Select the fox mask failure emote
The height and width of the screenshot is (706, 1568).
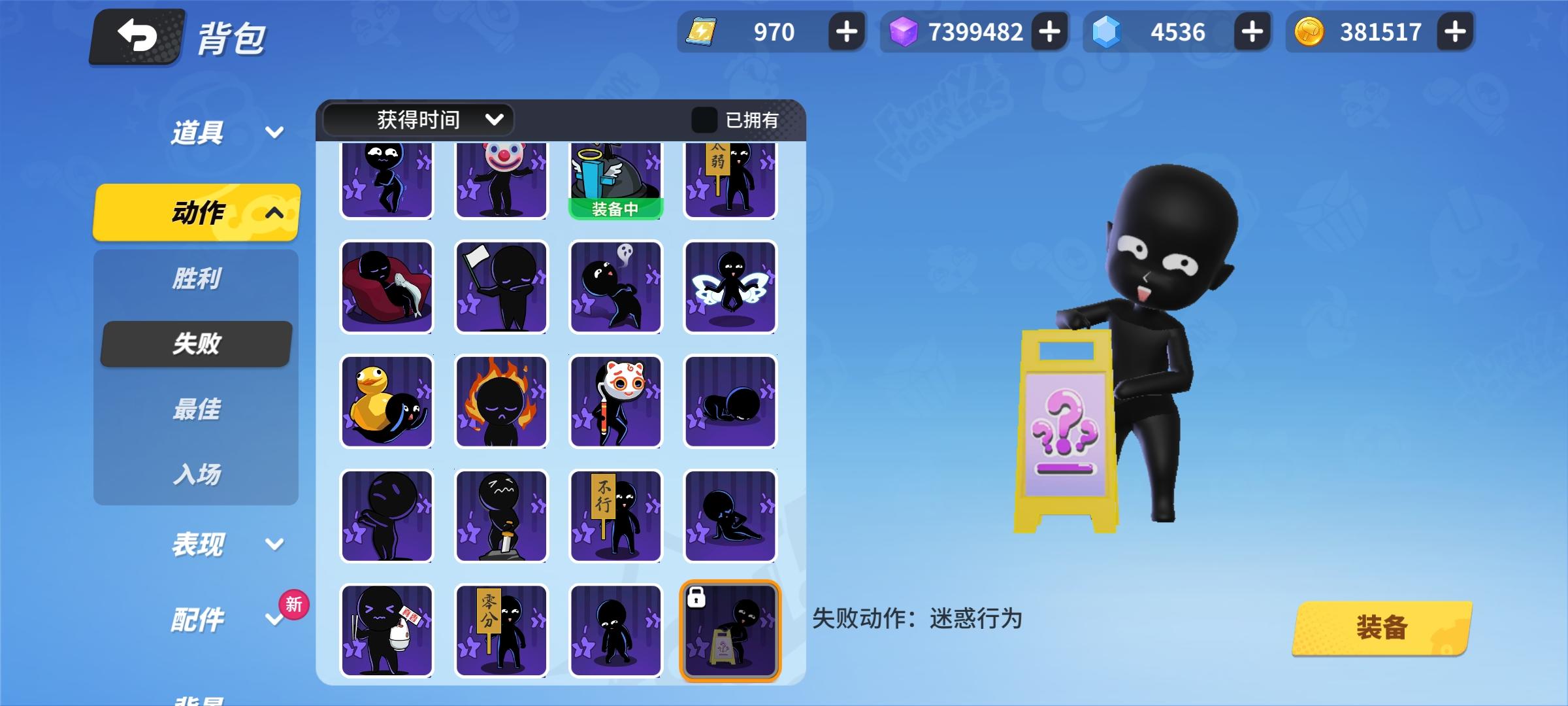click(x=615, y=401)
